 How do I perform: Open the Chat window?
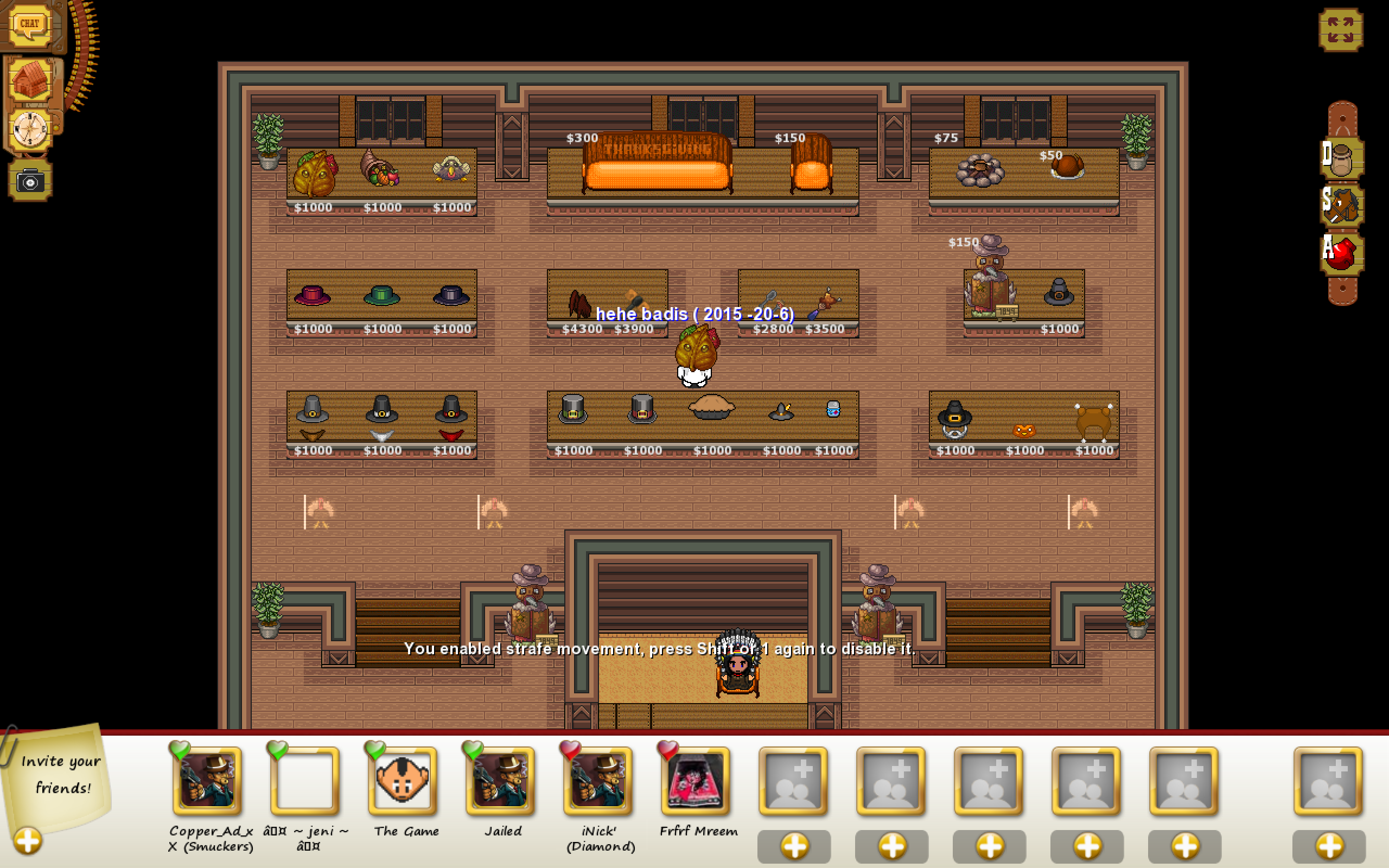coord(29,25)
